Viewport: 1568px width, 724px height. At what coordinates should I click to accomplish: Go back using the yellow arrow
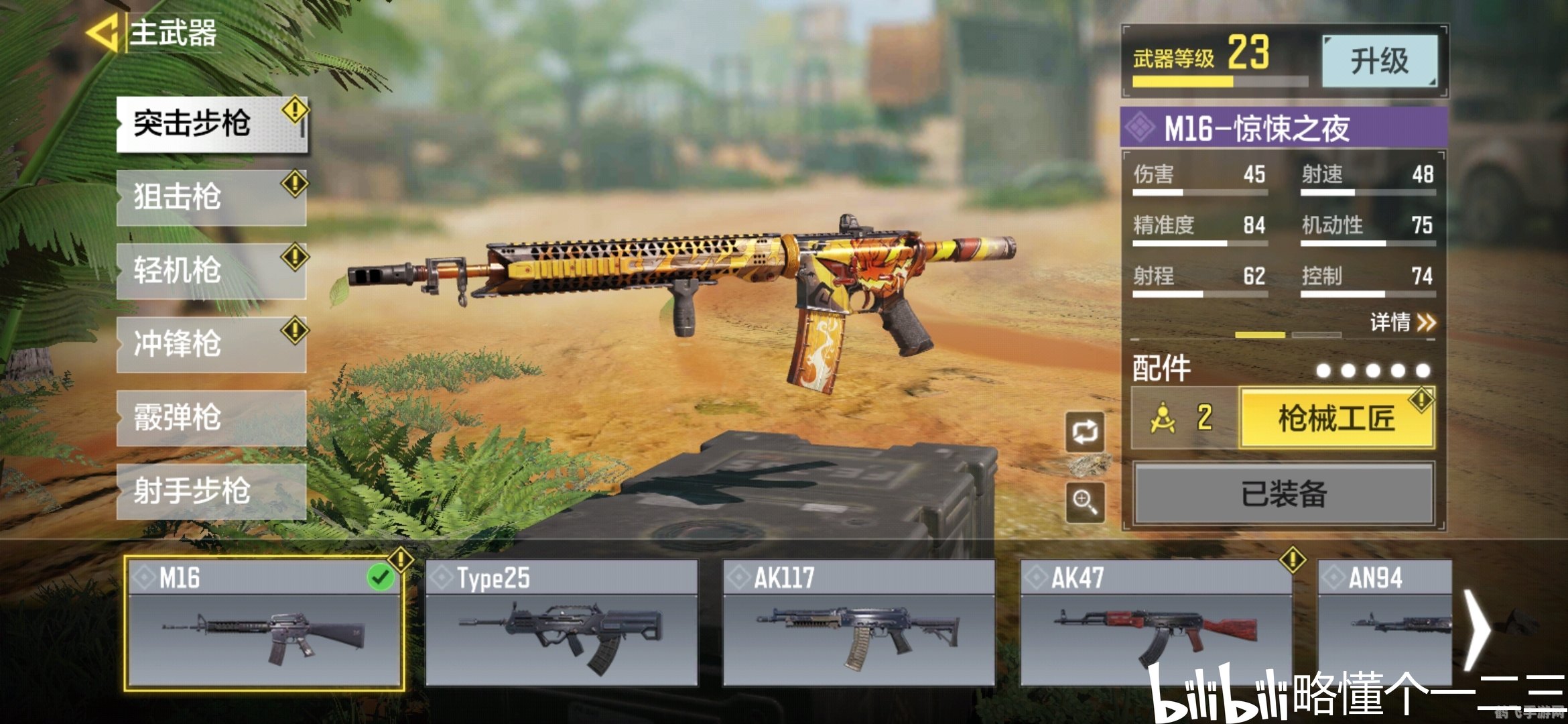(x=104, y=32)
